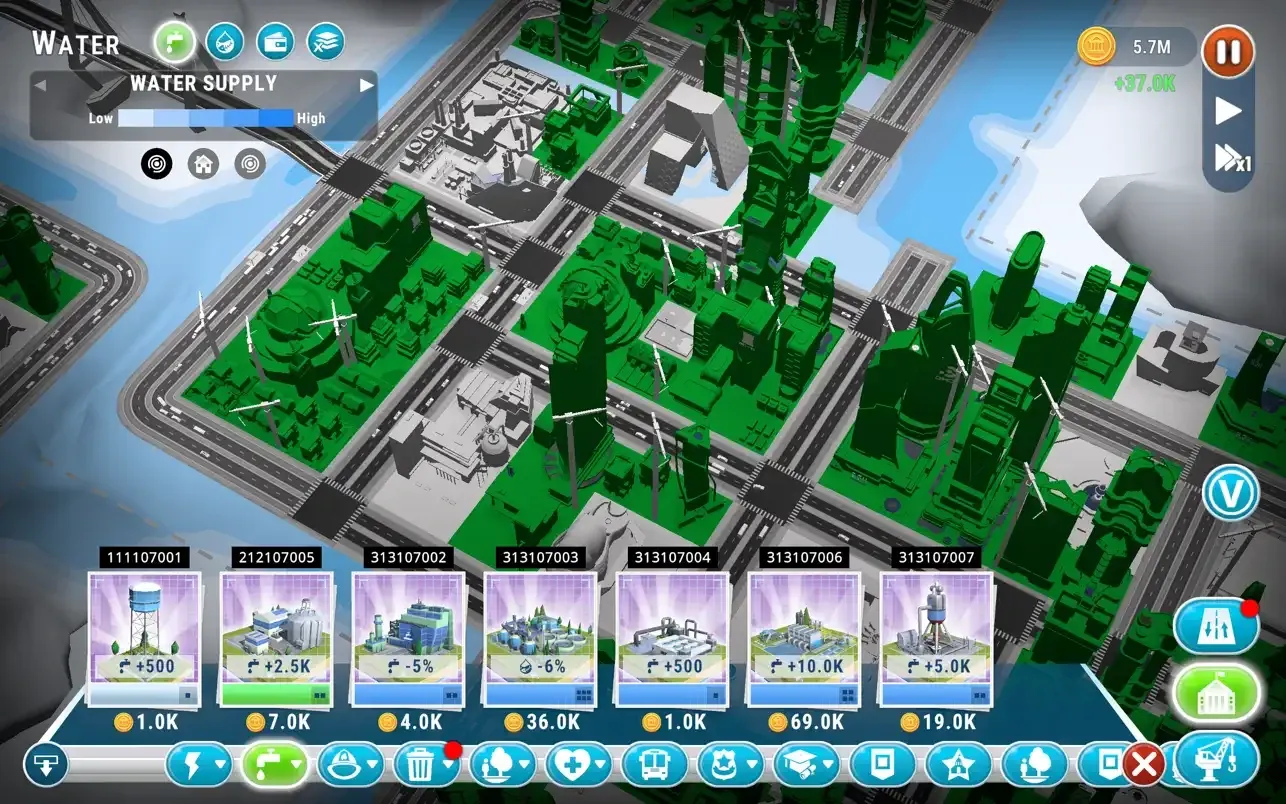Viewport: 1286px width, 804px height.
Task: Toggle the home coverage overlay filter
Action: tap(203, 163)
